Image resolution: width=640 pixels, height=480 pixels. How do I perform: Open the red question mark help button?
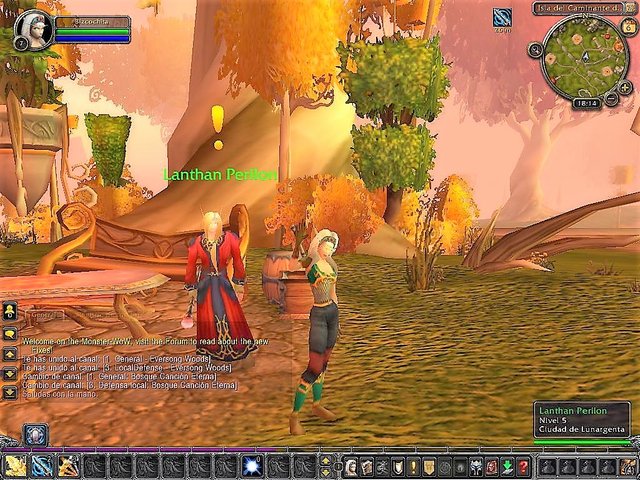[x=522, y=467]
